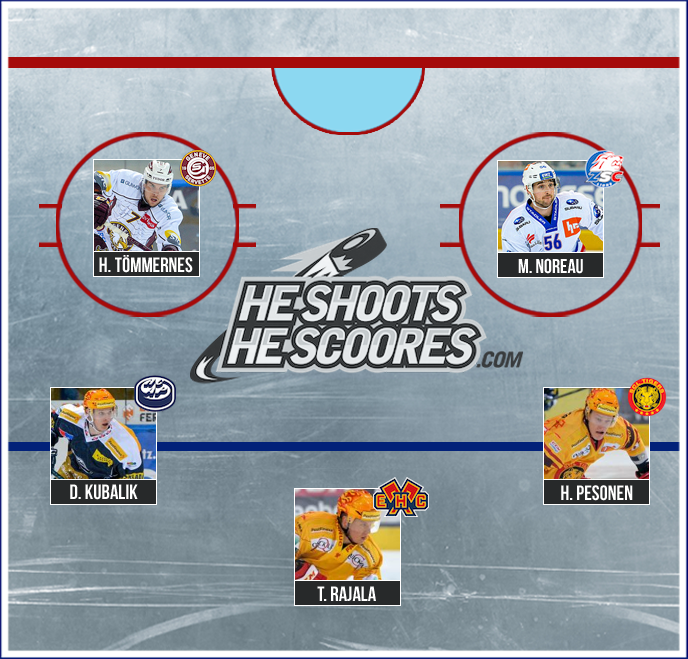Click the EHC team logo on Rajala

(400, 497)
